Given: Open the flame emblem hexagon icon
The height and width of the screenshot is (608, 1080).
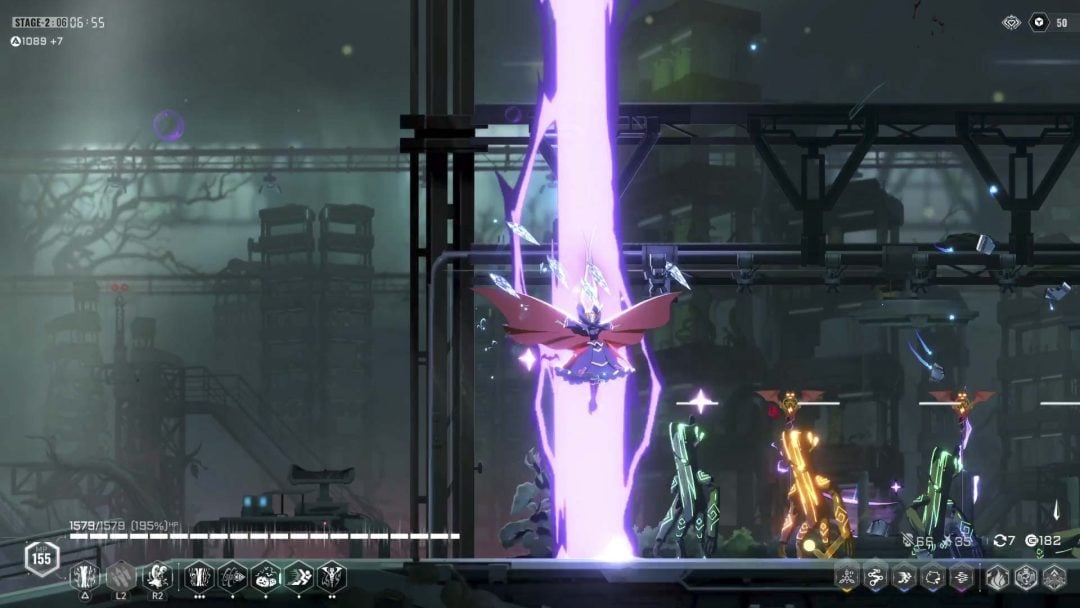Looking at the screenshot, I should pos(998,576).
